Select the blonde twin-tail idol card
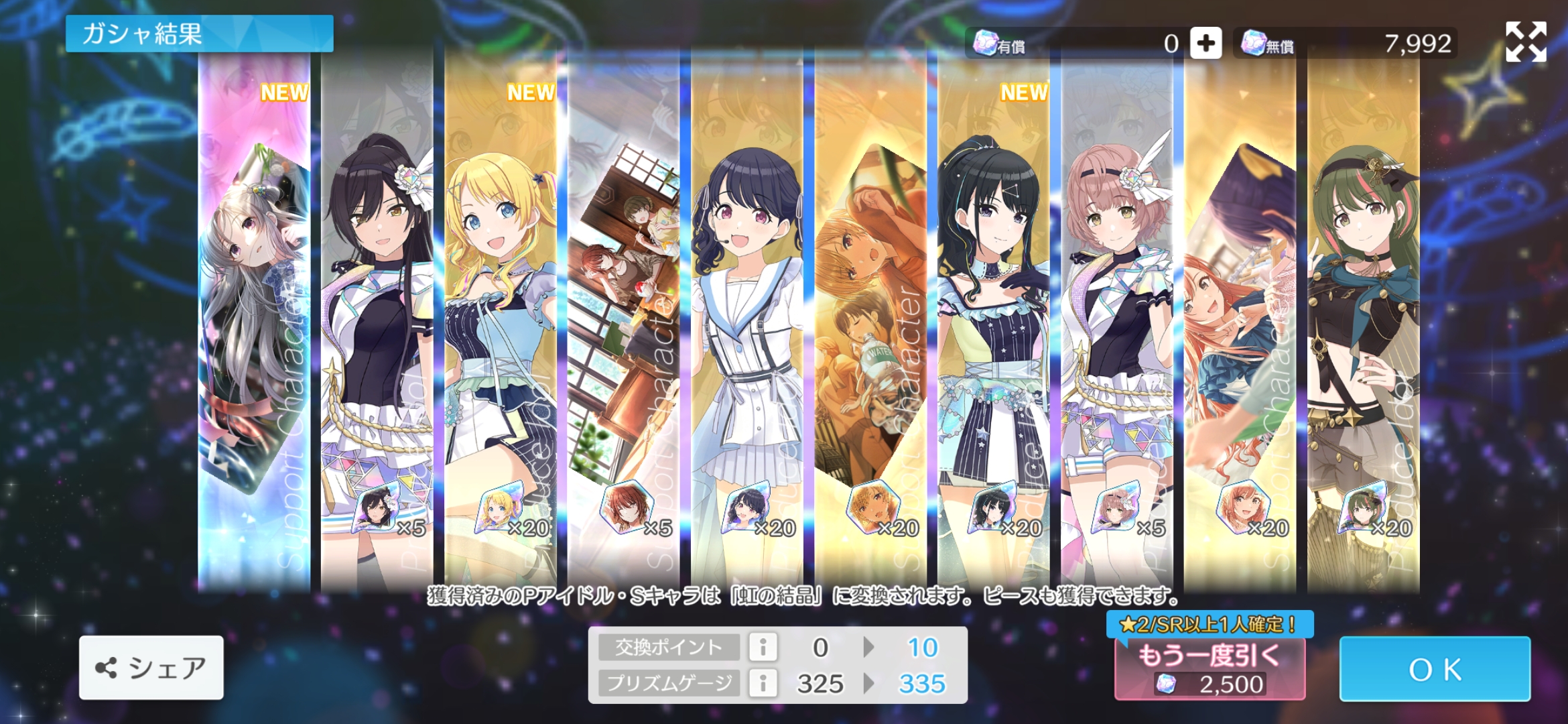 click(501, 322)
